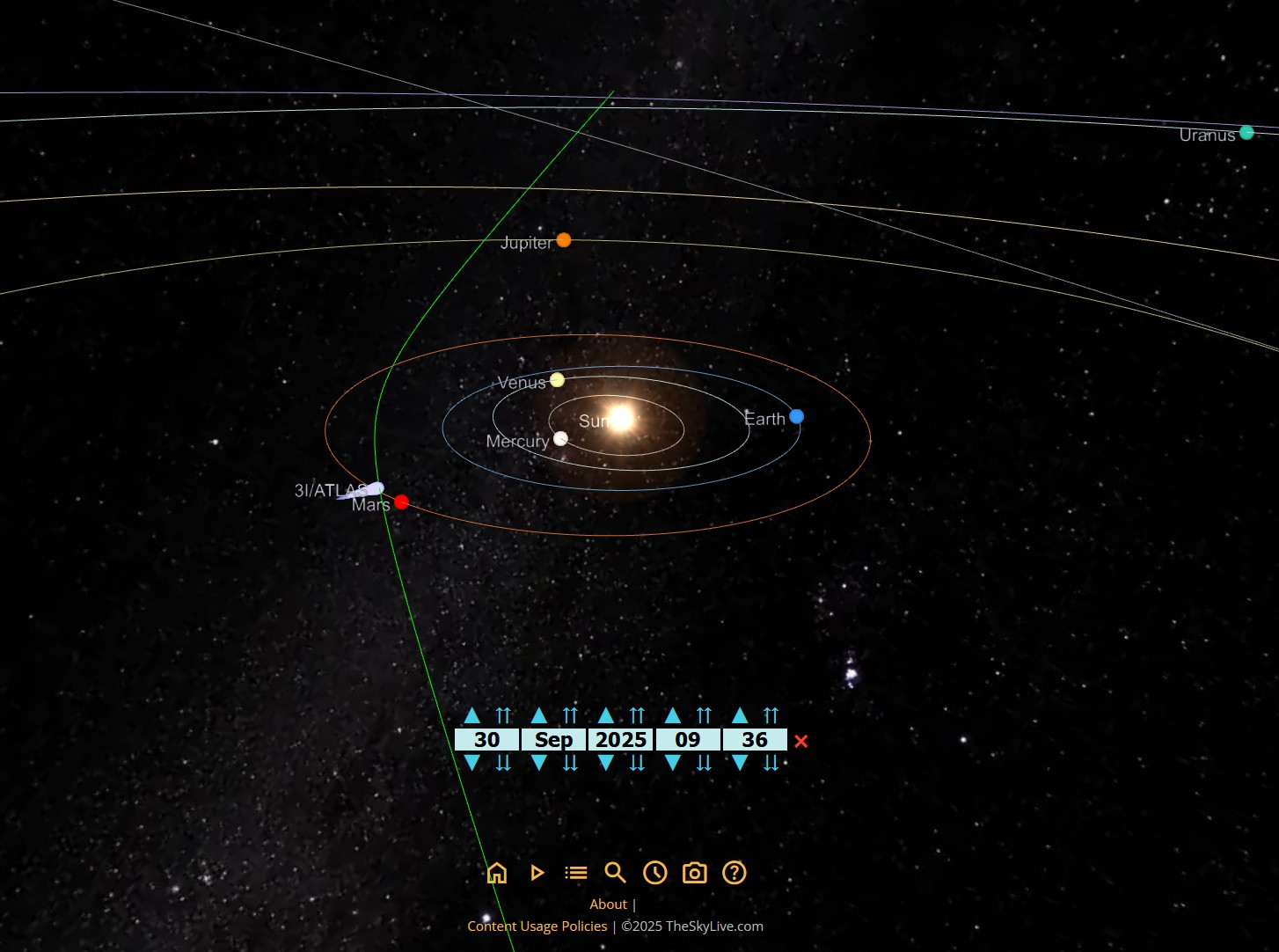Click the home icon to reset the view
Screen dimensions: 1279x952
pyautogui.click(x=497, y=873)
